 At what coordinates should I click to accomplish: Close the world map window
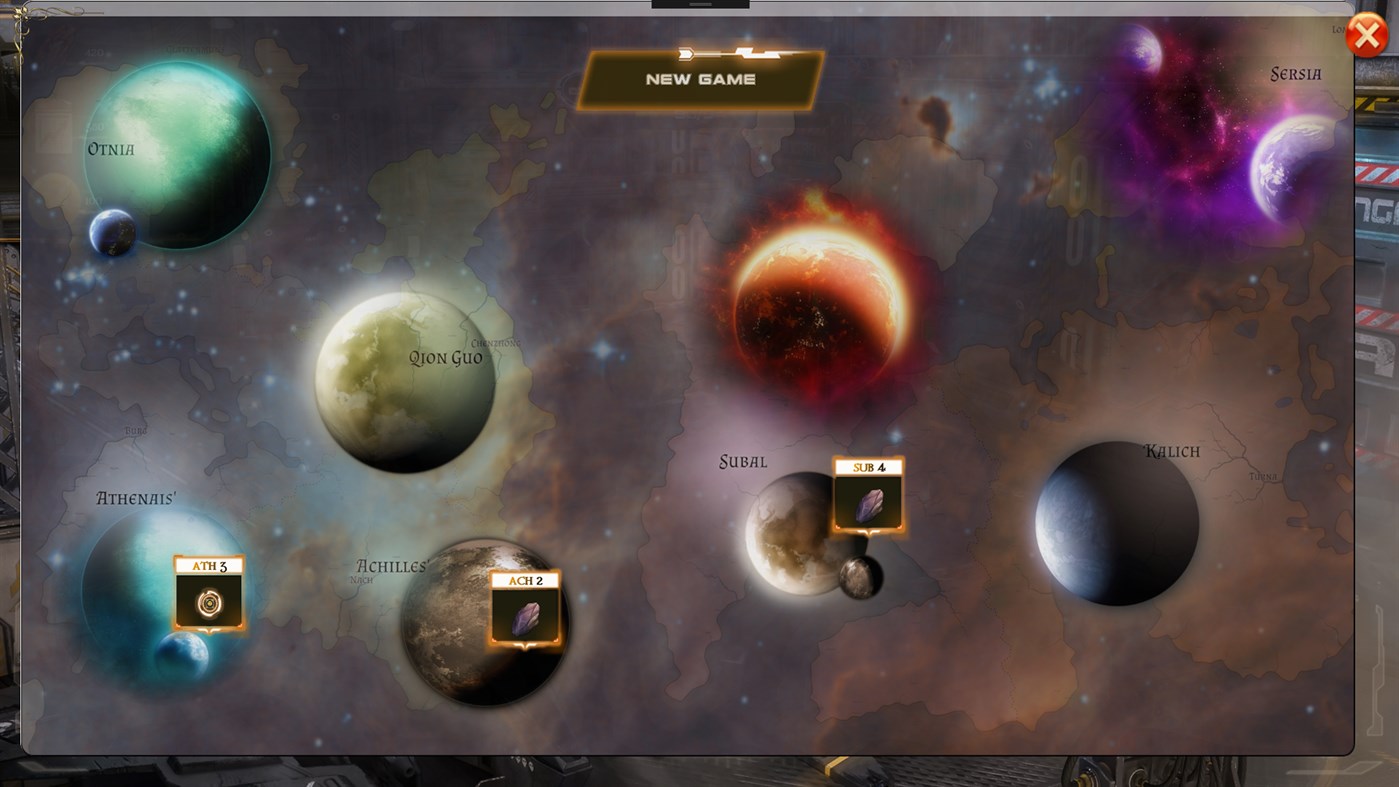click(x=1367, y=34)
